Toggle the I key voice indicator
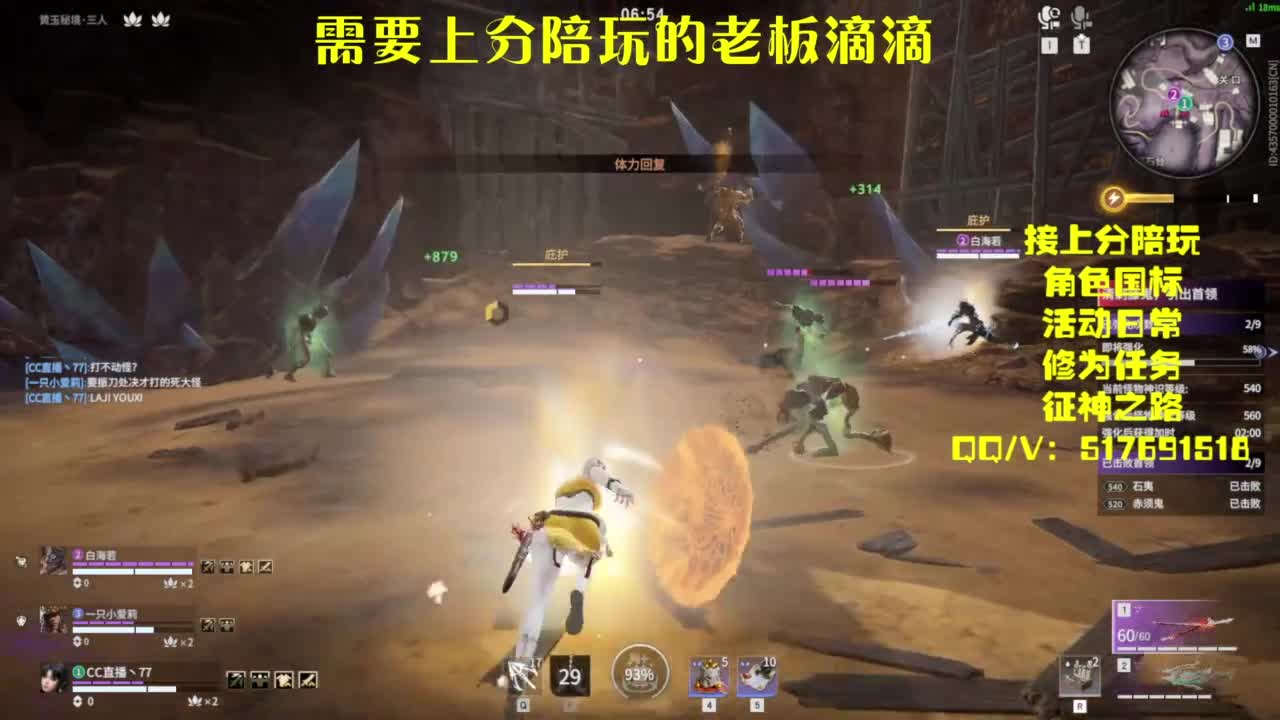The width and height of the screenshot is (1280, 720). [x=1049, y=43]
